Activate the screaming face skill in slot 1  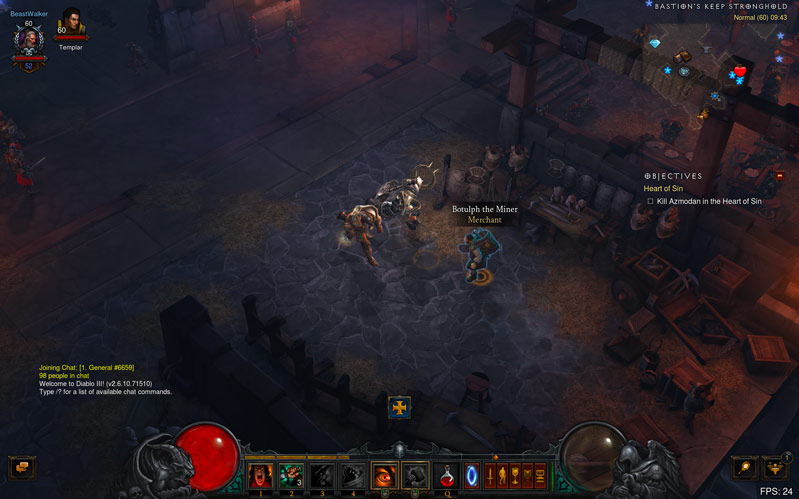click(260, 476)
